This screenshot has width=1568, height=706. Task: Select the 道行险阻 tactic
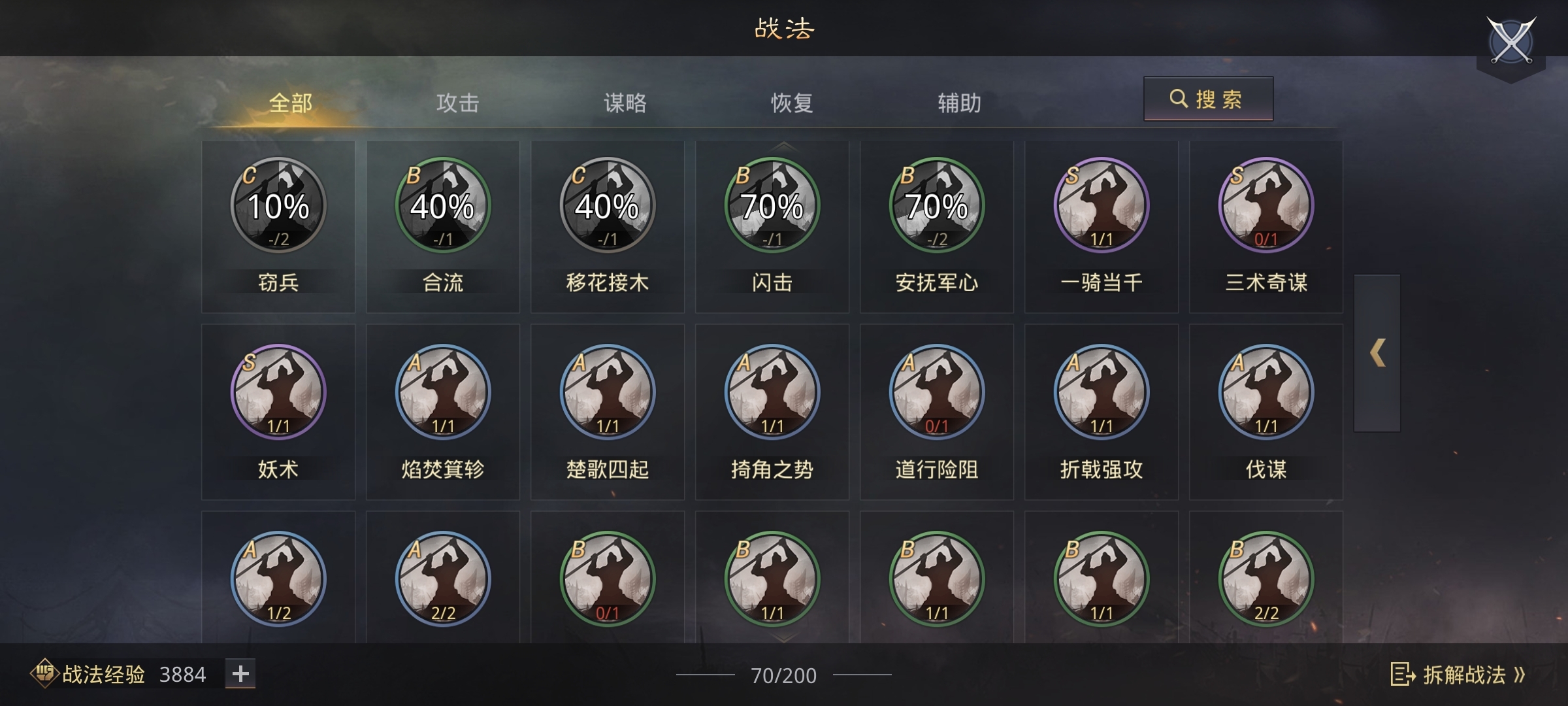pos(937,391)
